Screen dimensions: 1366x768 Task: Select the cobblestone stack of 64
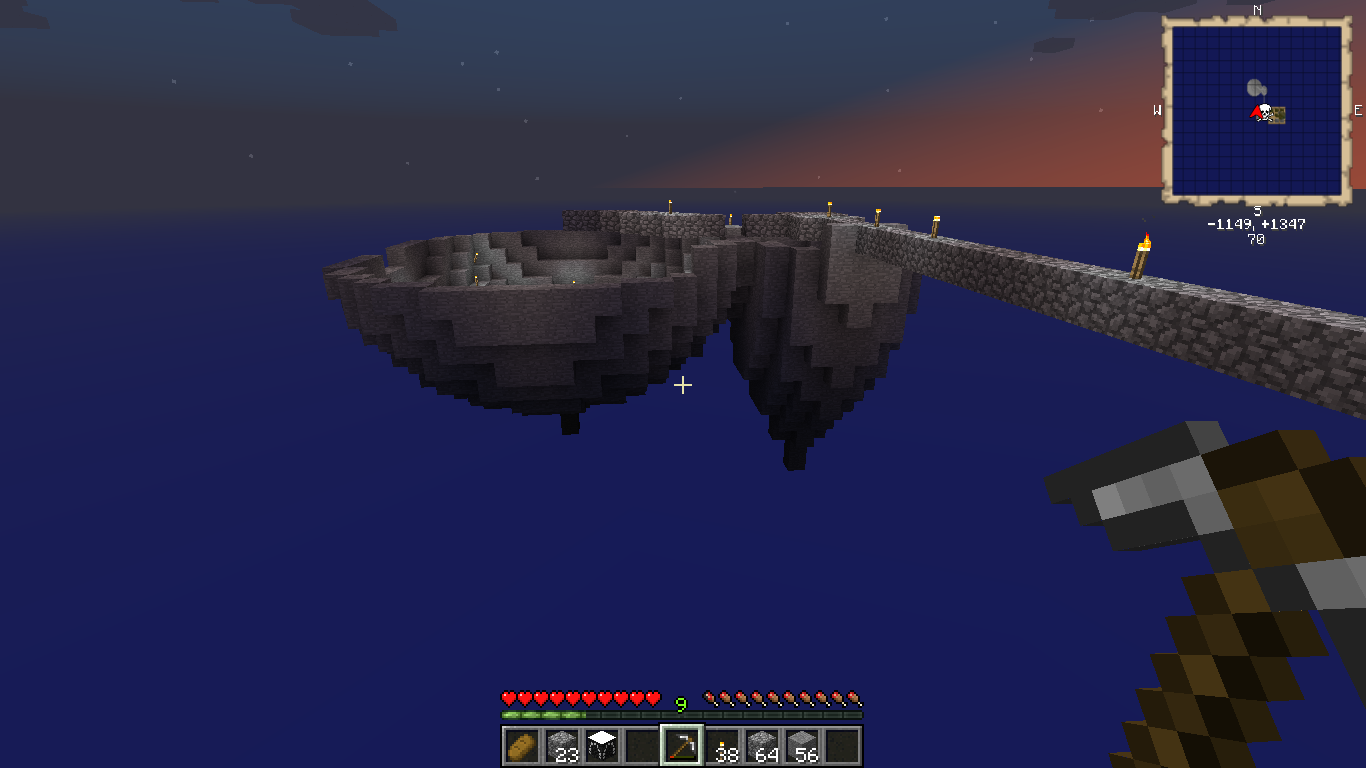click(762, 746)
